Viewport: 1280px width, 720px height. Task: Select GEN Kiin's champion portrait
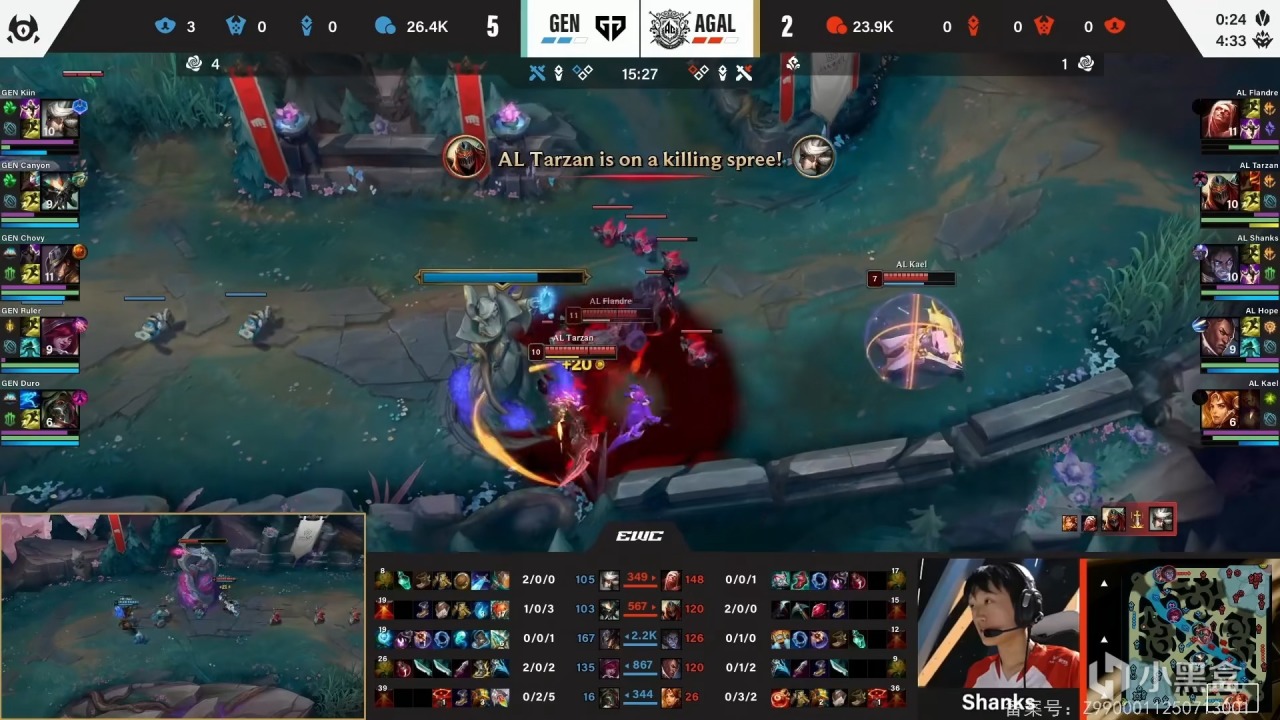(58, 119)
